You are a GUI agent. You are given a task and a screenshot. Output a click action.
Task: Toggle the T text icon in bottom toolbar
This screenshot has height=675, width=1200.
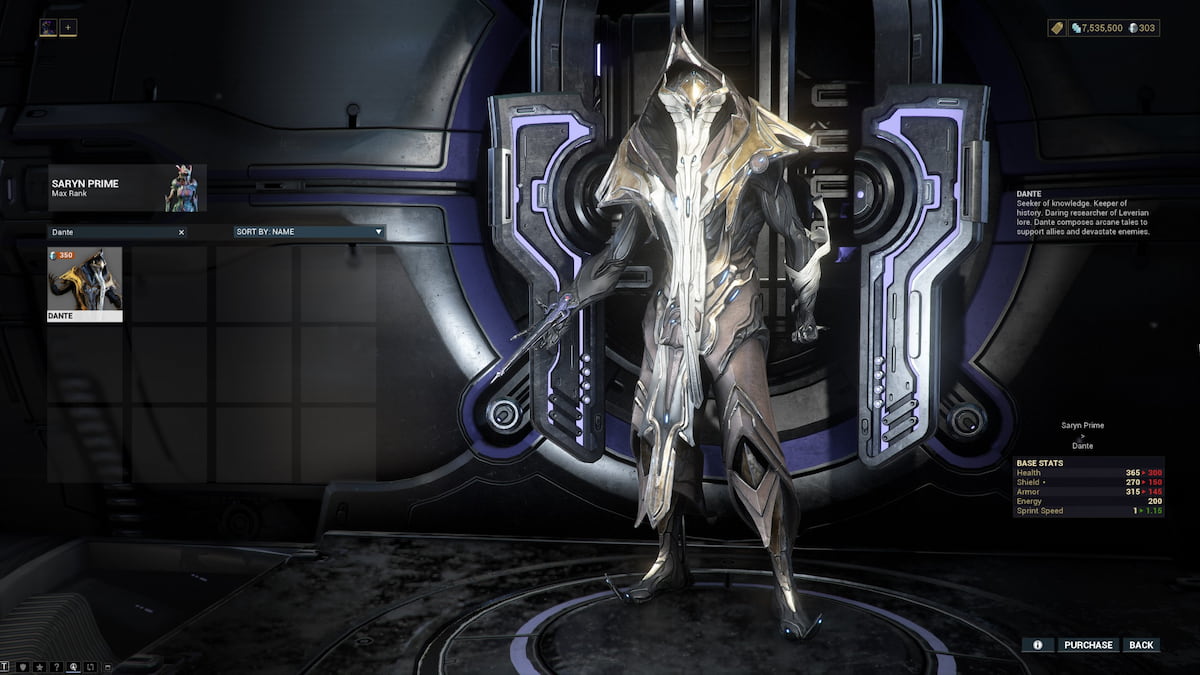pos(5,666)
